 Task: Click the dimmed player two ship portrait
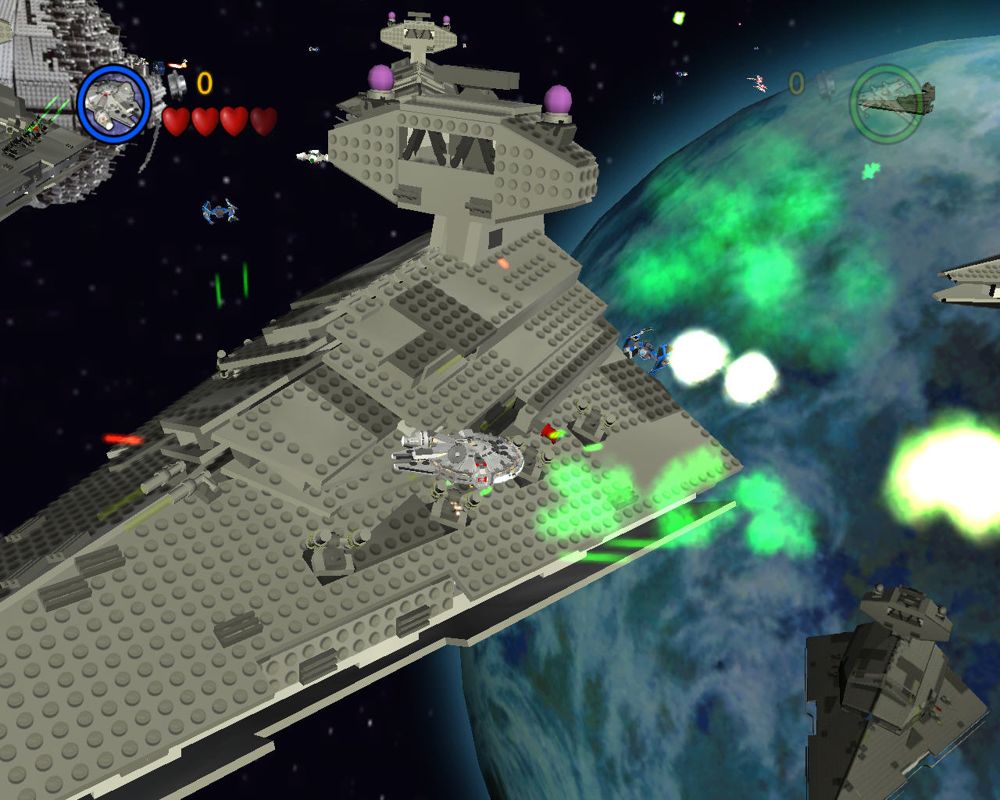pyautogui.click(x=887, y=100)
